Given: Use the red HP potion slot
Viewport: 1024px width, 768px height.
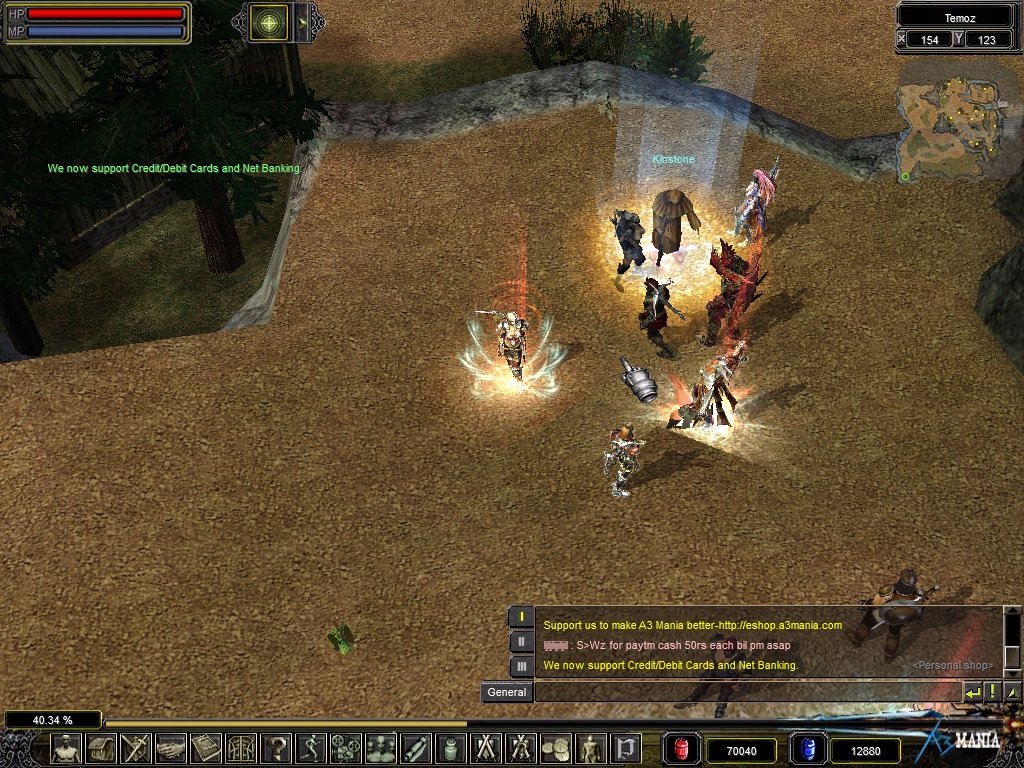Looking at the screenshot, I should [x=682, y=749].
